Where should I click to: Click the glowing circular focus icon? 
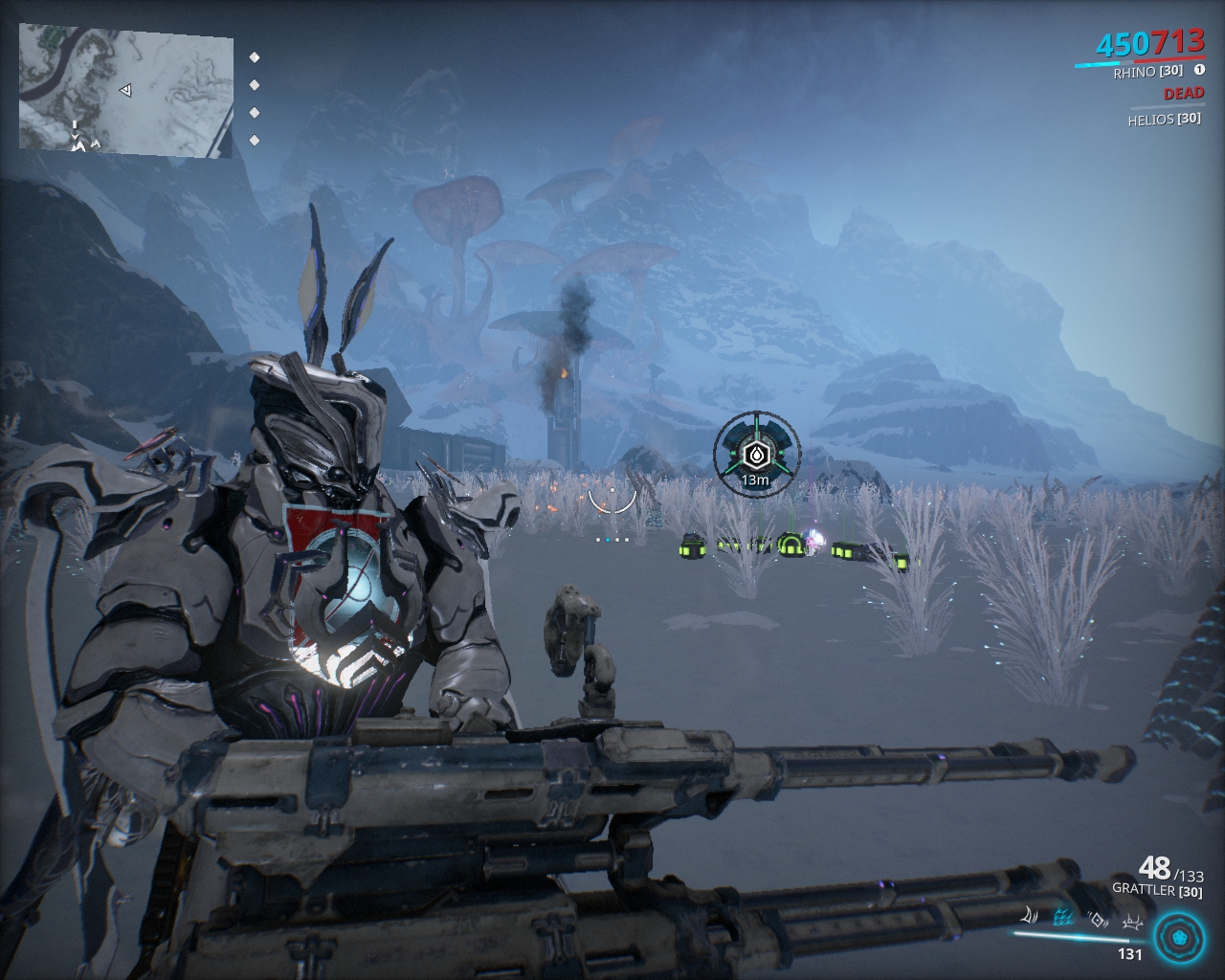coord(1178,937)
